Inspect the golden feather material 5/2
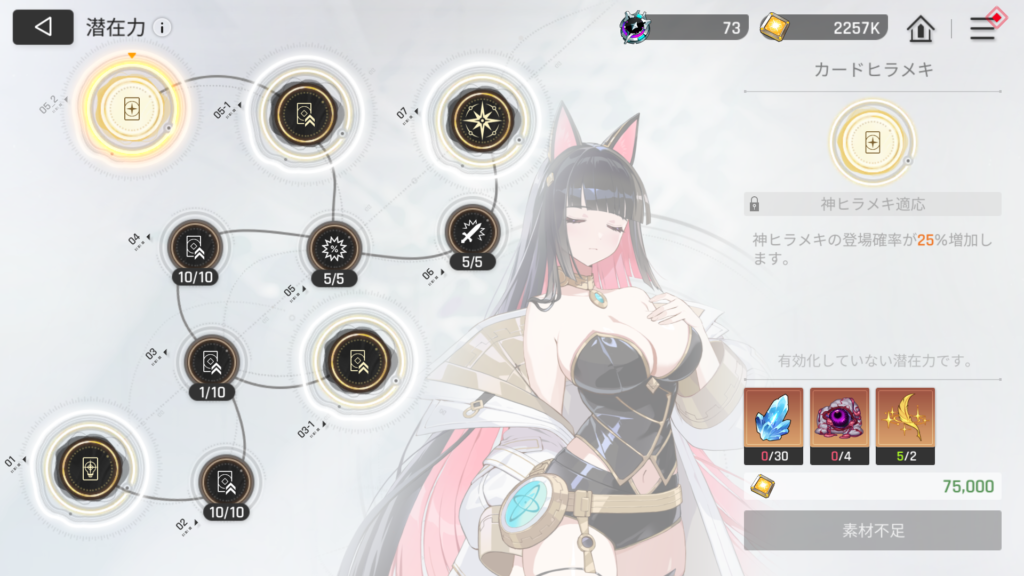Viewport: 1024px width, 576px height. click(905, 419)
